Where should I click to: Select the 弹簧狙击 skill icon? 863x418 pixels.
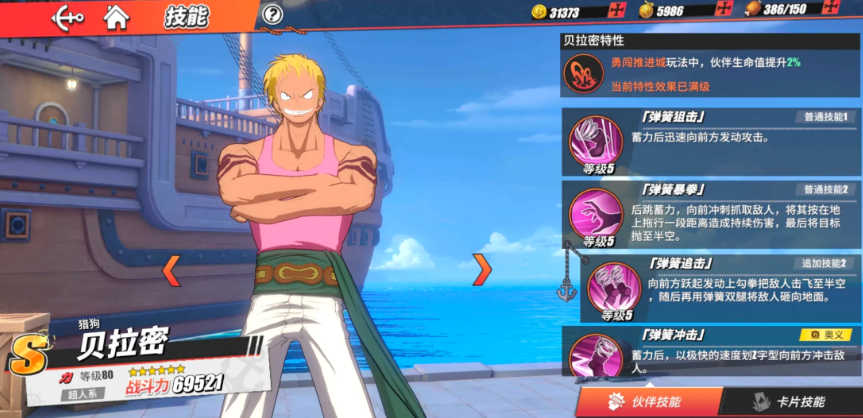coord(596,139)
